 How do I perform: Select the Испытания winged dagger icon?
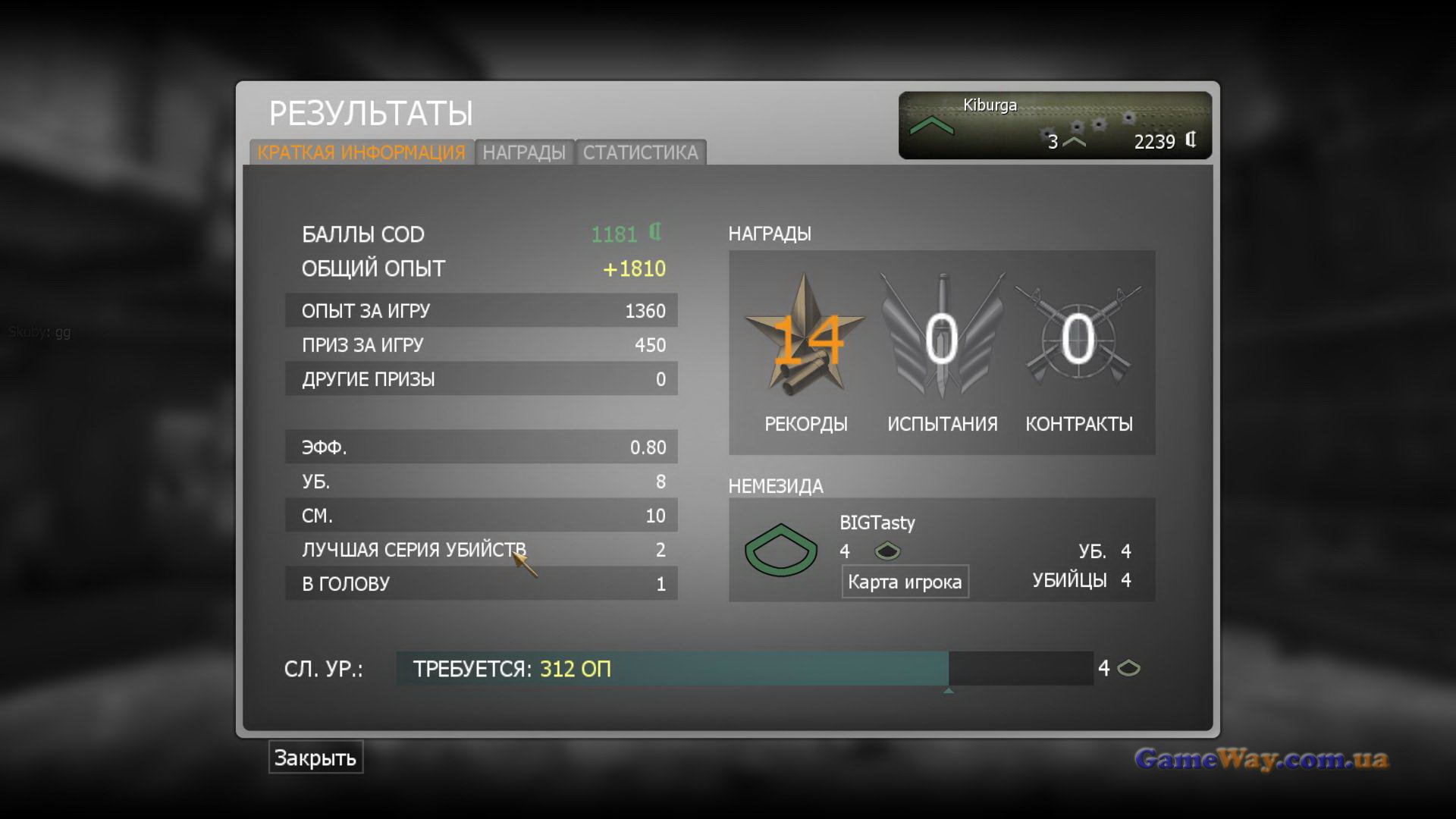pos(942,337)
